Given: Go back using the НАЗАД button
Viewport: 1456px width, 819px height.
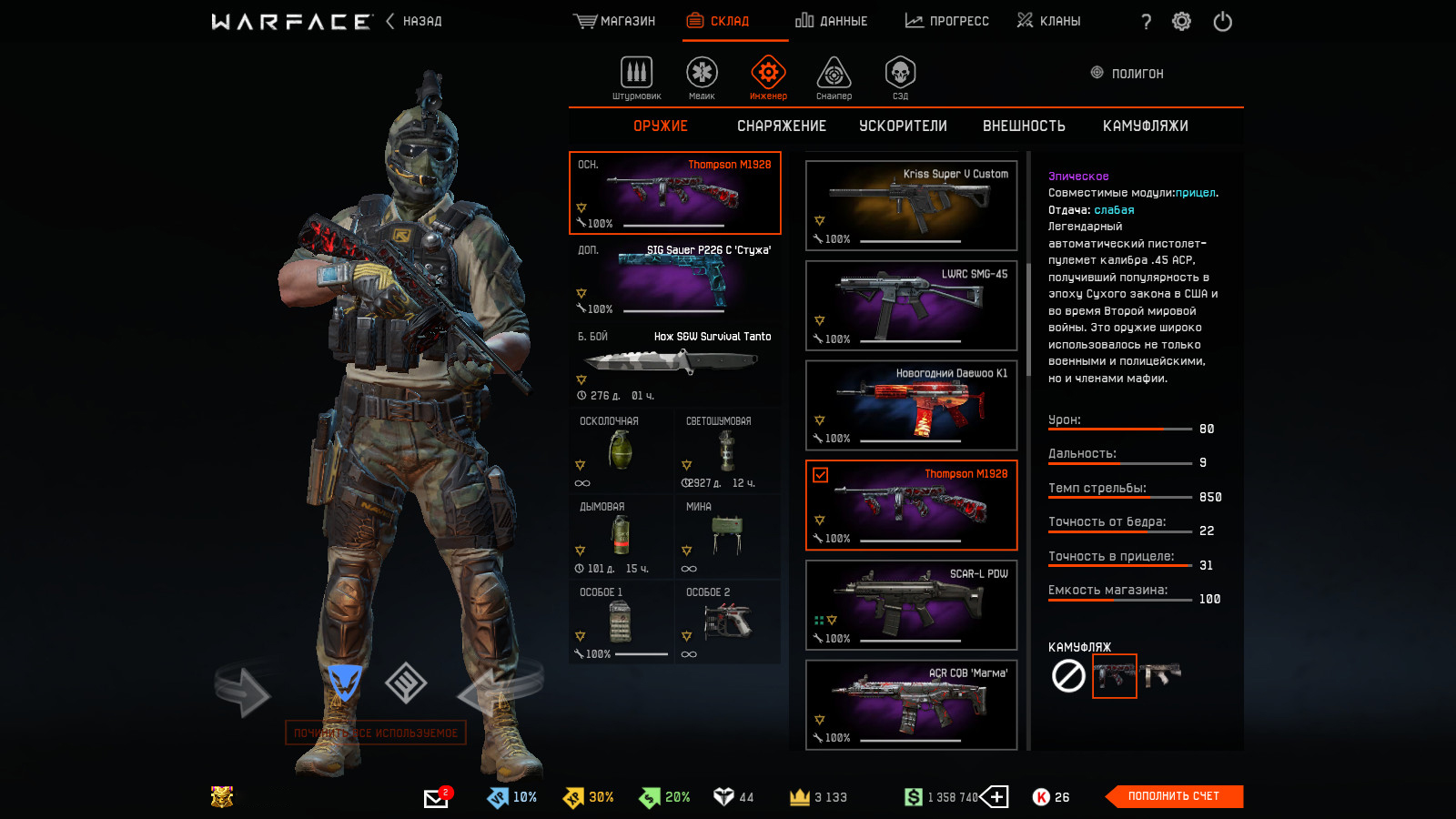Looking at the screenshot, I should pos(414,21).
